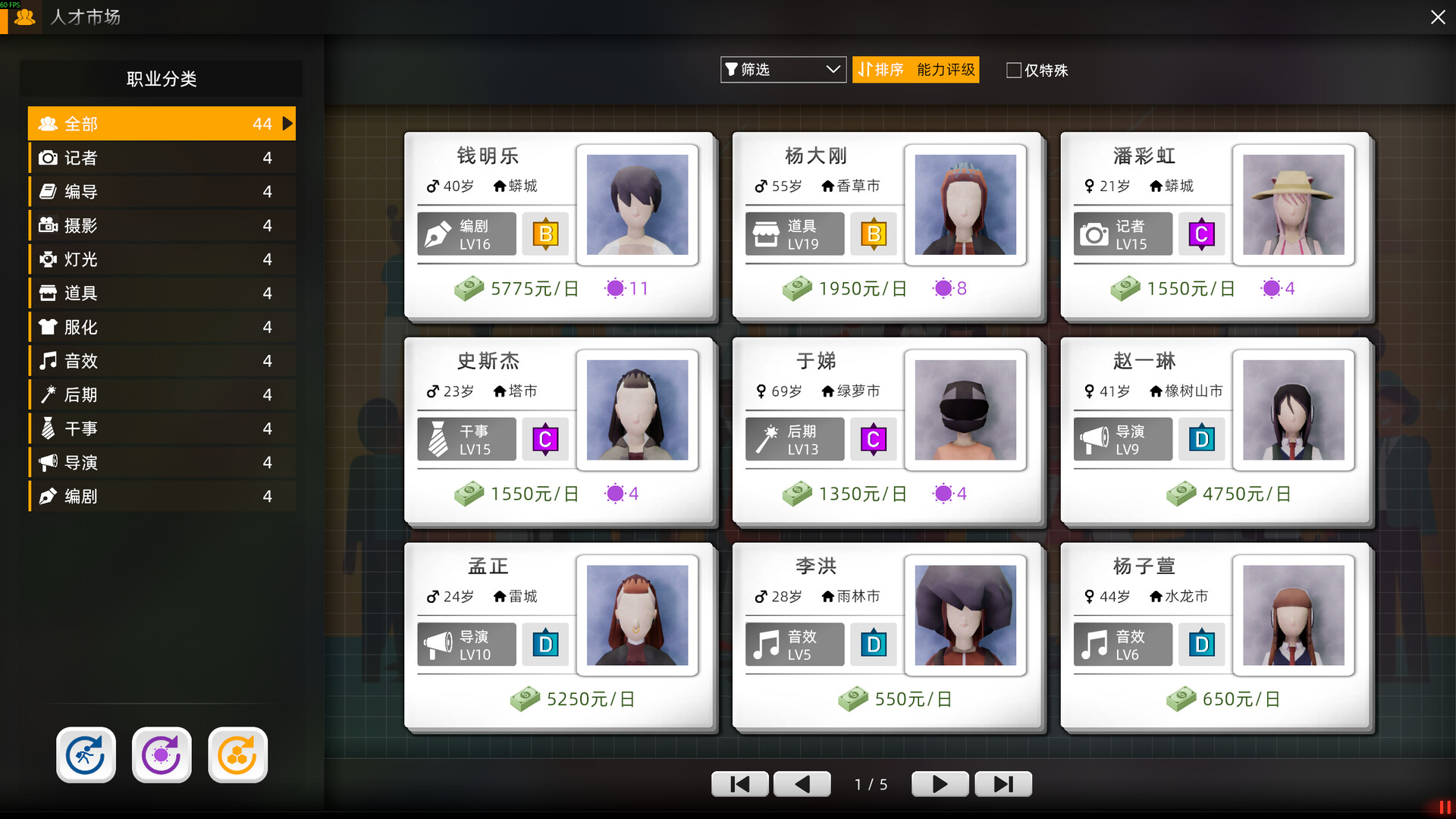Image resolution: width=1456 pixels, height=819 pixels.
Task: Select the 记者 reporter category icon
Action: click(x=47, y=157)
